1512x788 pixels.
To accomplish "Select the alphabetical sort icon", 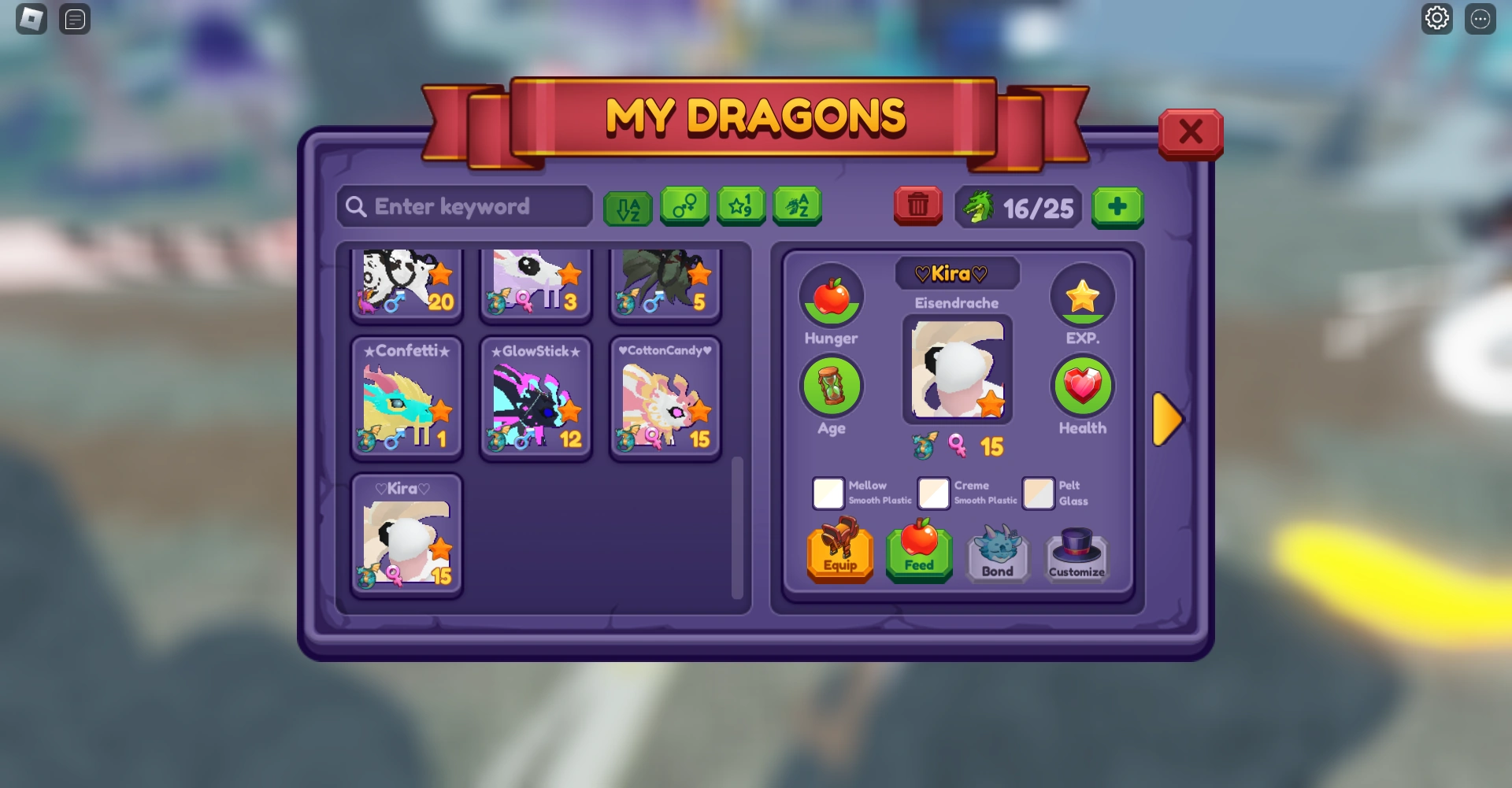I will click(628, 207).
